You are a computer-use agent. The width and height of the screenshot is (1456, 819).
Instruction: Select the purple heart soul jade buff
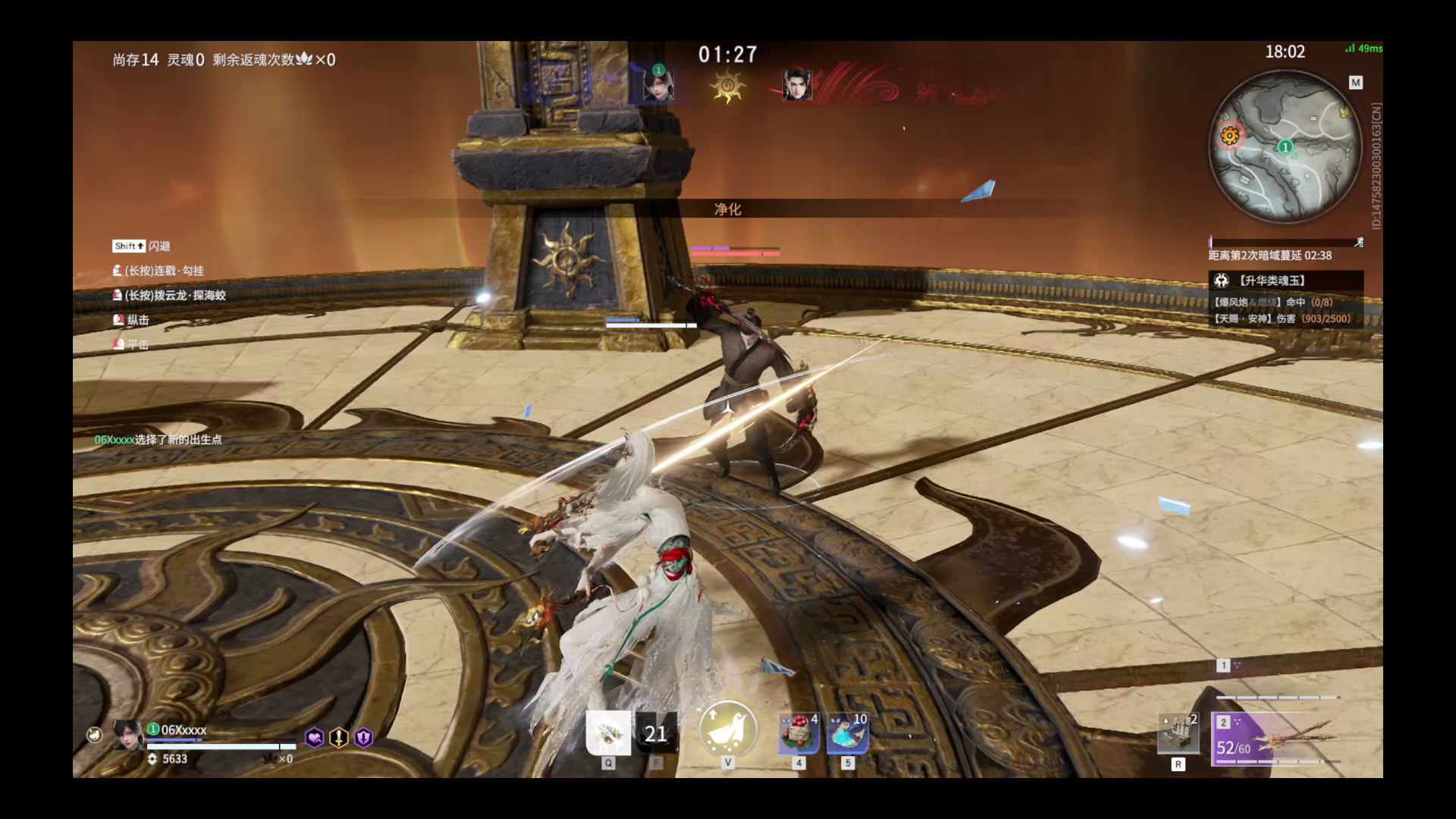(x=314, y=737)
